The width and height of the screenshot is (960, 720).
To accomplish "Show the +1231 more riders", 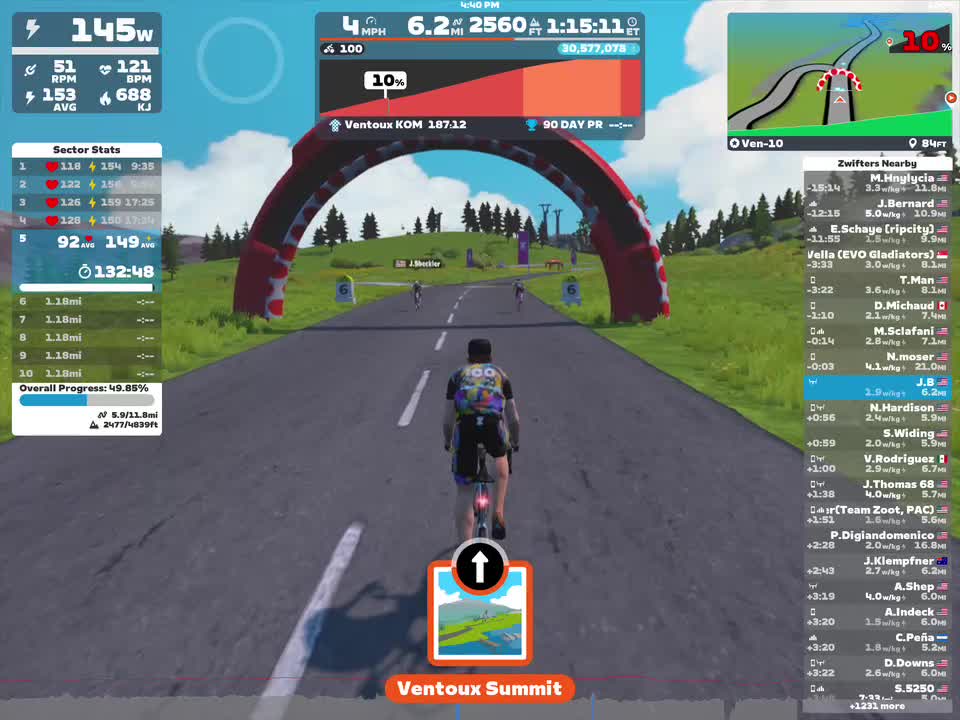I will click(x=877, y=706).
